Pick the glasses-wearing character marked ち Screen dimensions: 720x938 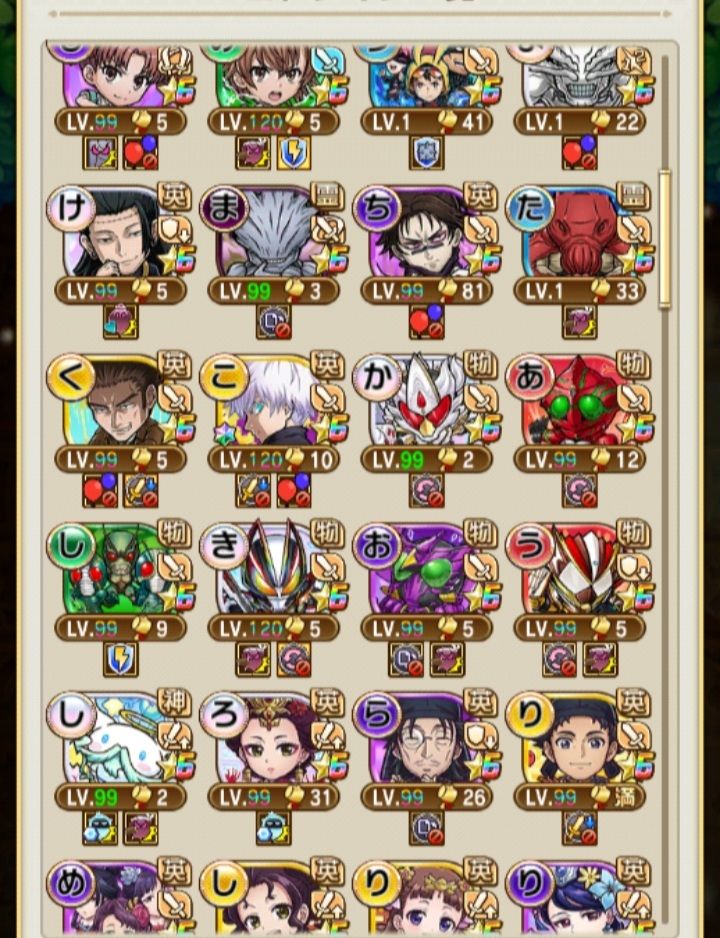click(425, 237)
